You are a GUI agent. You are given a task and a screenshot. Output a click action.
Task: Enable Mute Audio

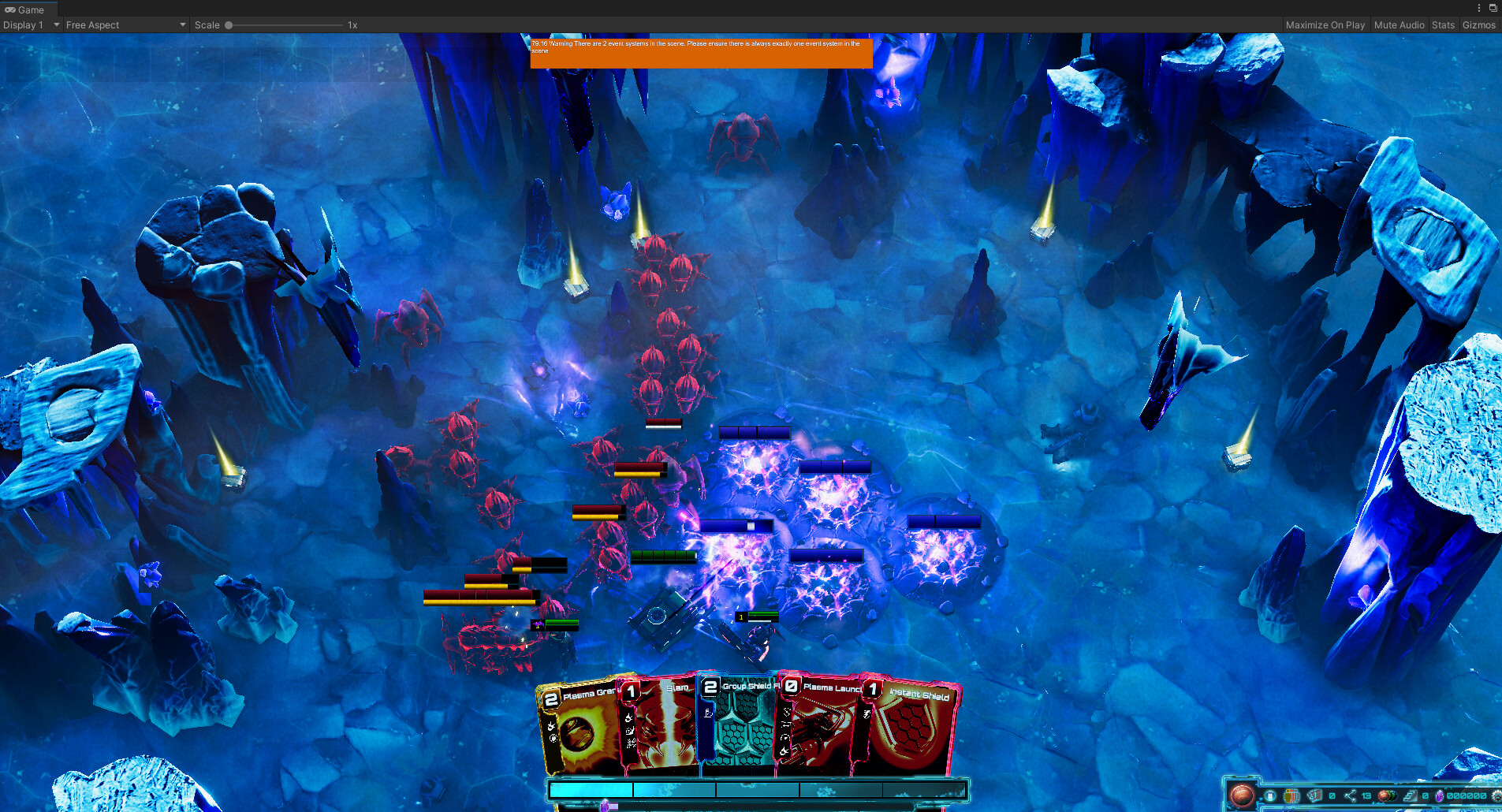(1399, 24)
